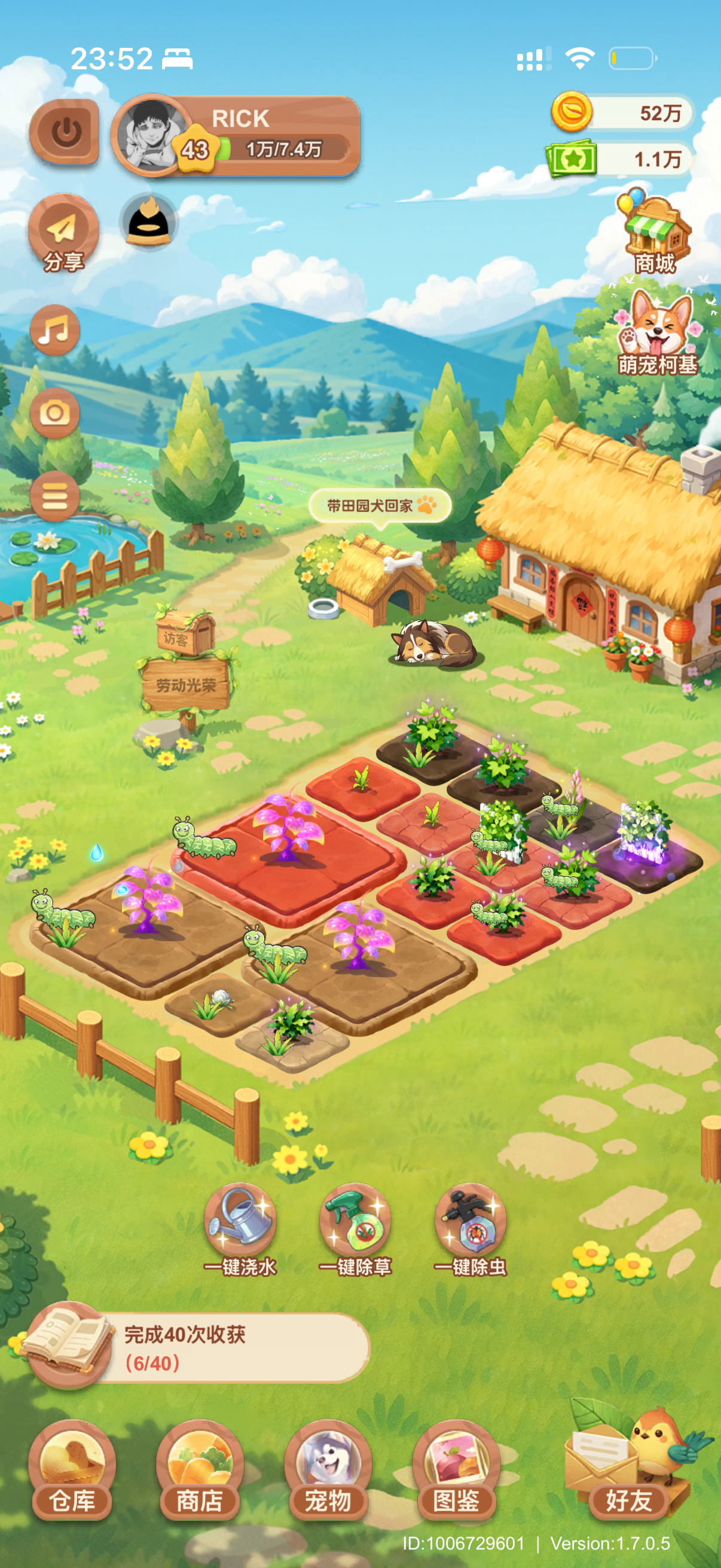Open the 商城 mall shop
This screenshot has height=1568, width=721.
[655, 235]
